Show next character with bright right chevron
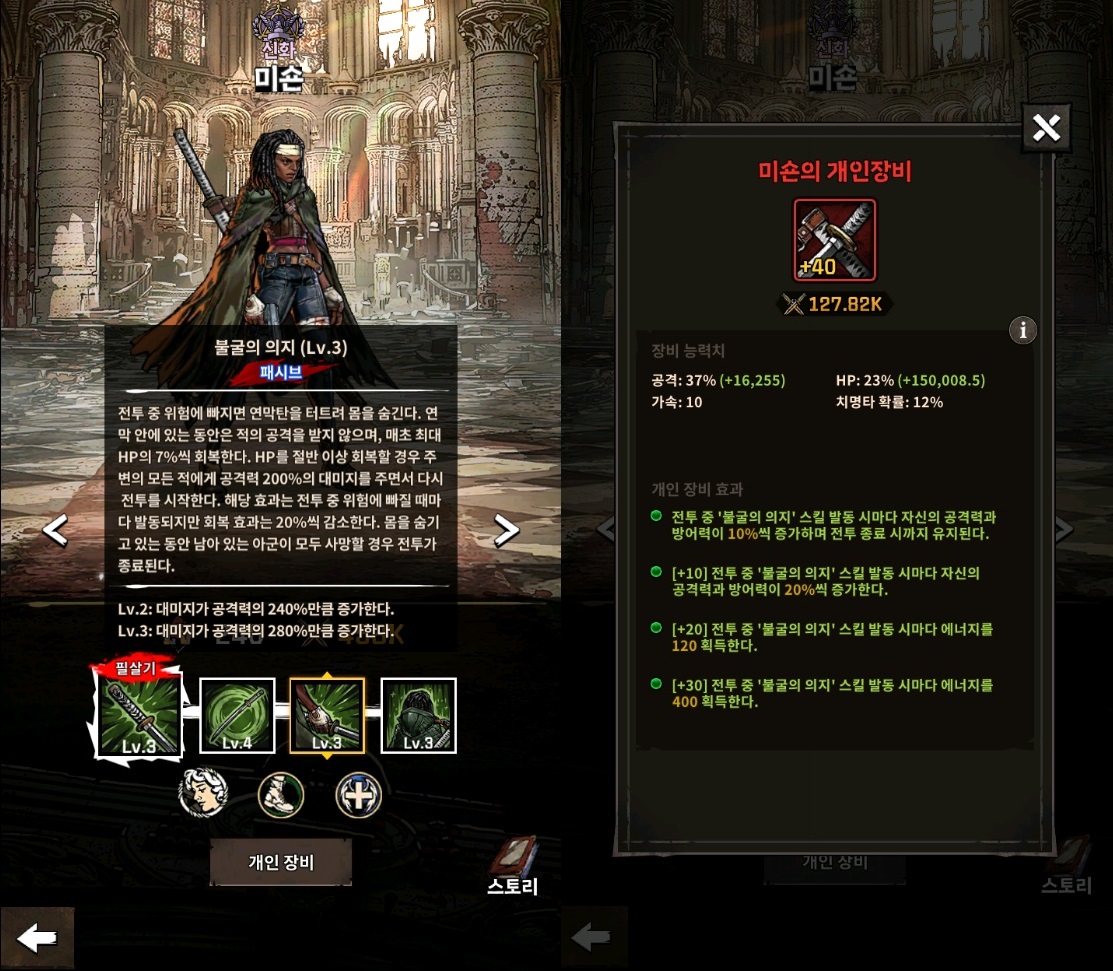Screen dimensions: 1113x971 pos(507,530)
